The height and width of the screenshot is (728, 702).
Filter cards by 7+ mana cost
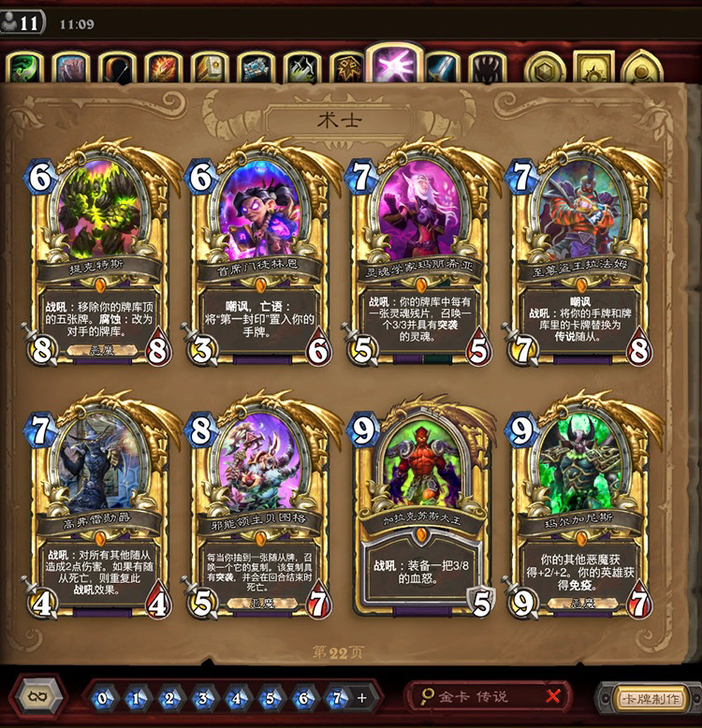[x=343, y=697]
